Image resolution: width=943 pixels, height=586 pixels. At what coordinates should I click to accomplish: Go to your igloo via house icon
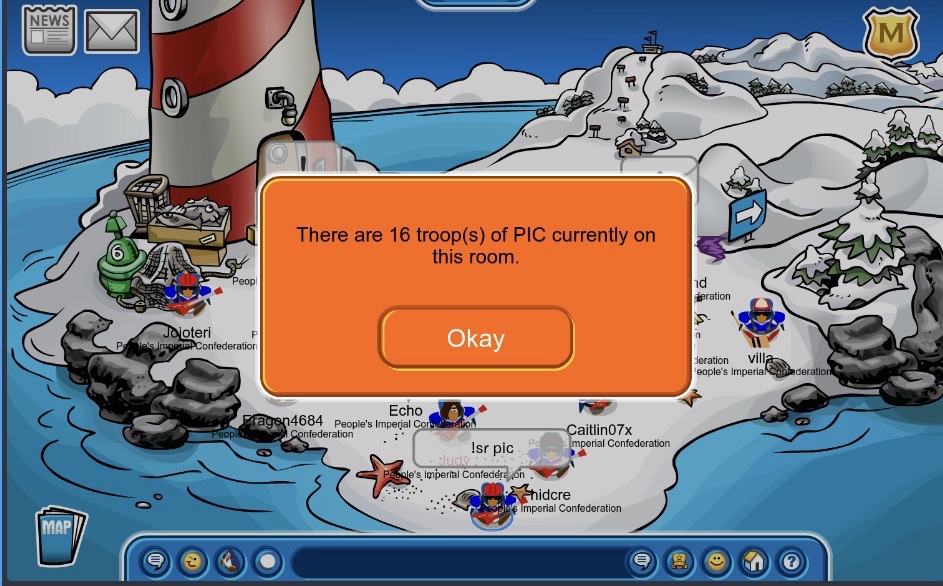(x=752, y=561)
